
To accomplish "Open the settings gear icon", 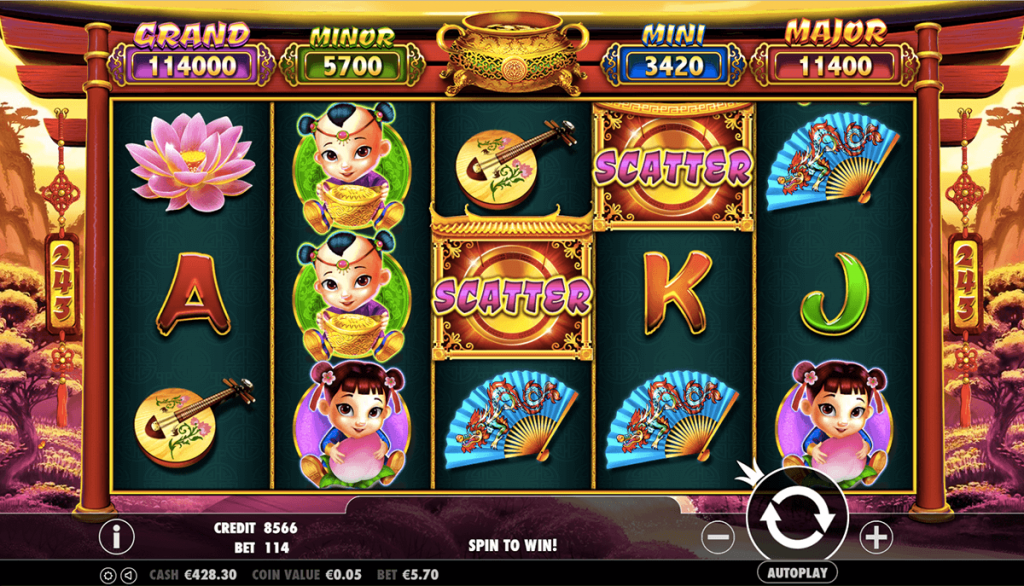I will [107, 576].
